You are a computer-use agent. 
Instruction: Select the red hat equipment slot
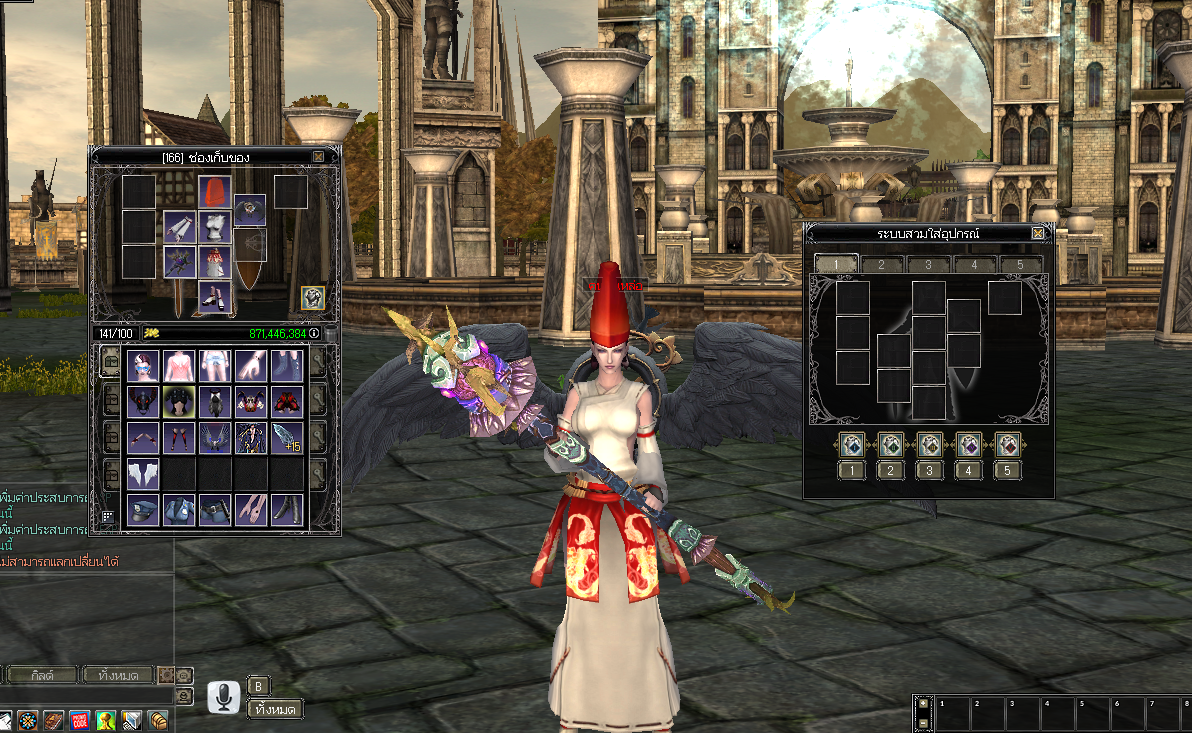214,191
